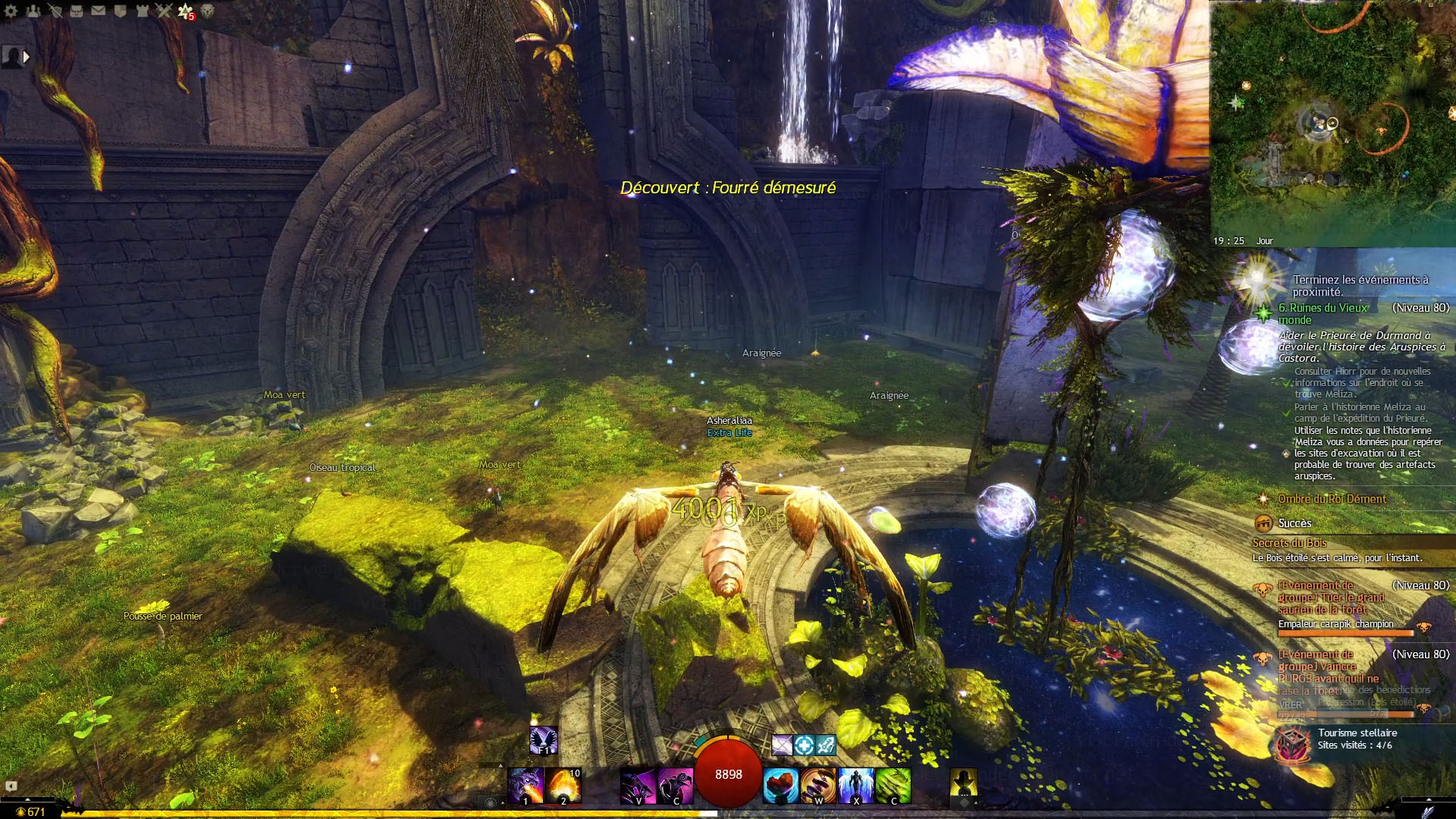Use the fiery orb skill with 10 charges
Image resolution: width=1456 pixels, height=819 pixels.
(563, 786)
